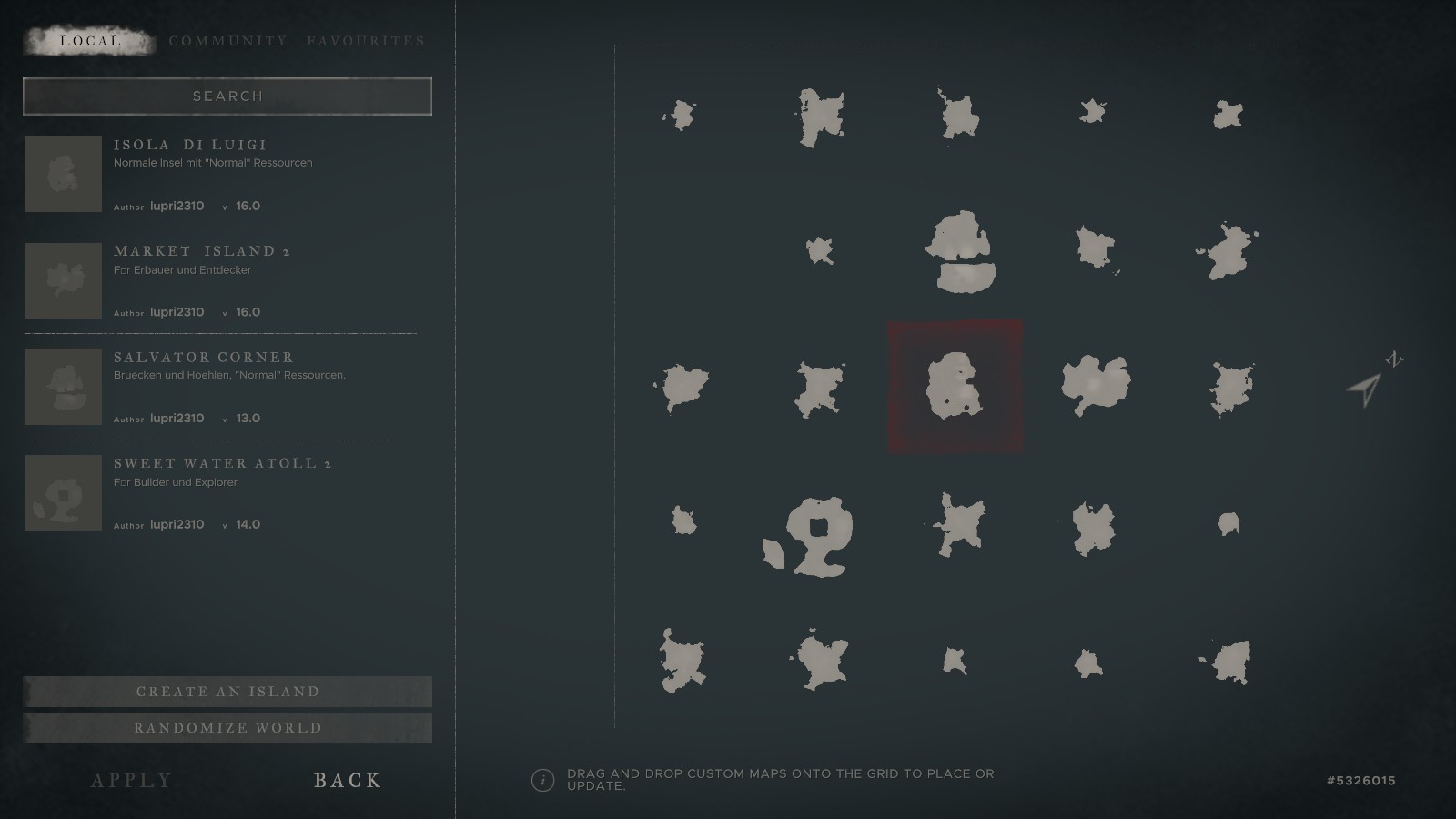Go back to the previous menu
1456x819 pixels.
point(348,780)
